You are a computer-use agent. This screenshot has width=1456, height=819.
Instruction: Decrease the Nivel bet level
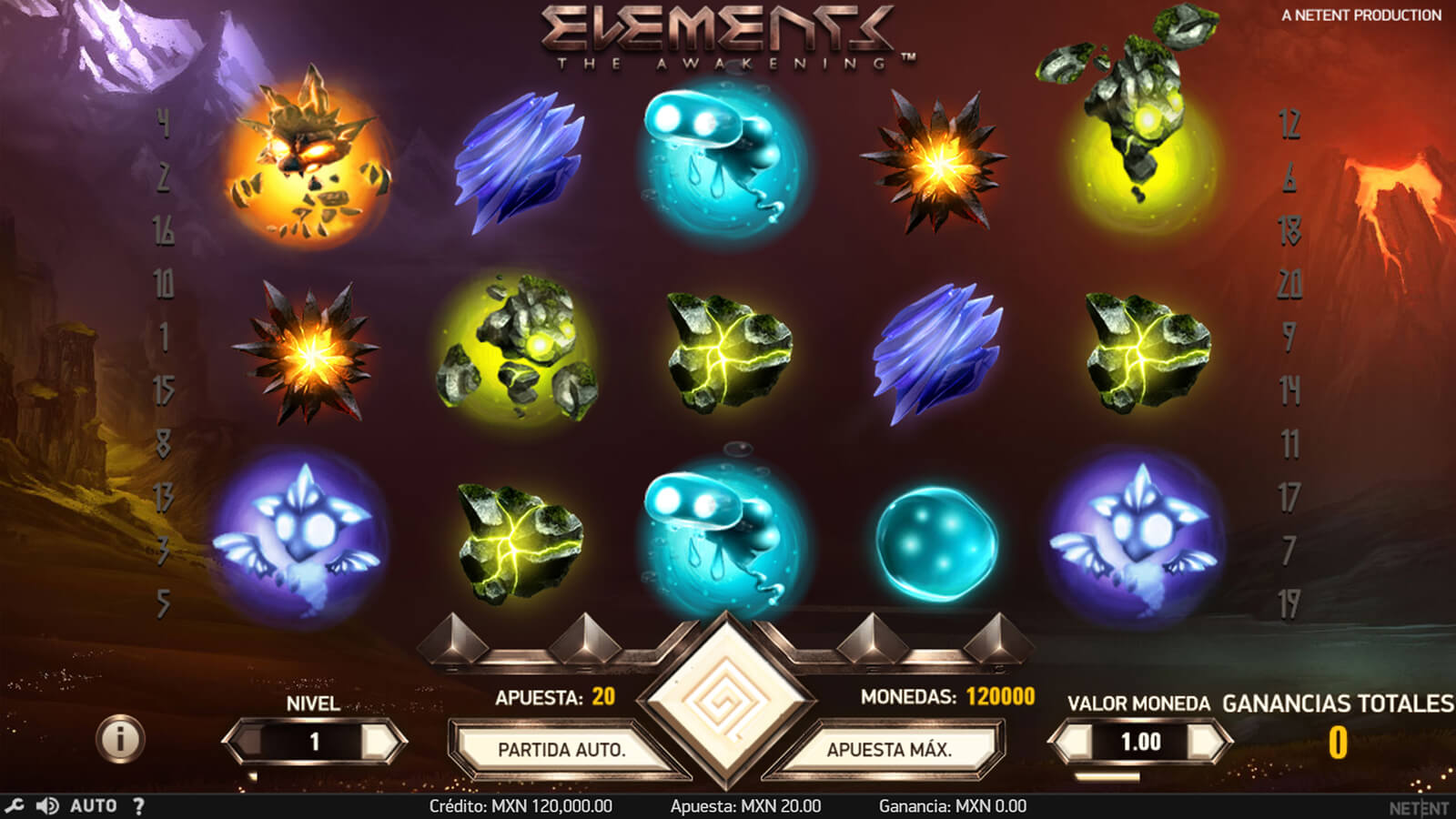pos(244,742)
